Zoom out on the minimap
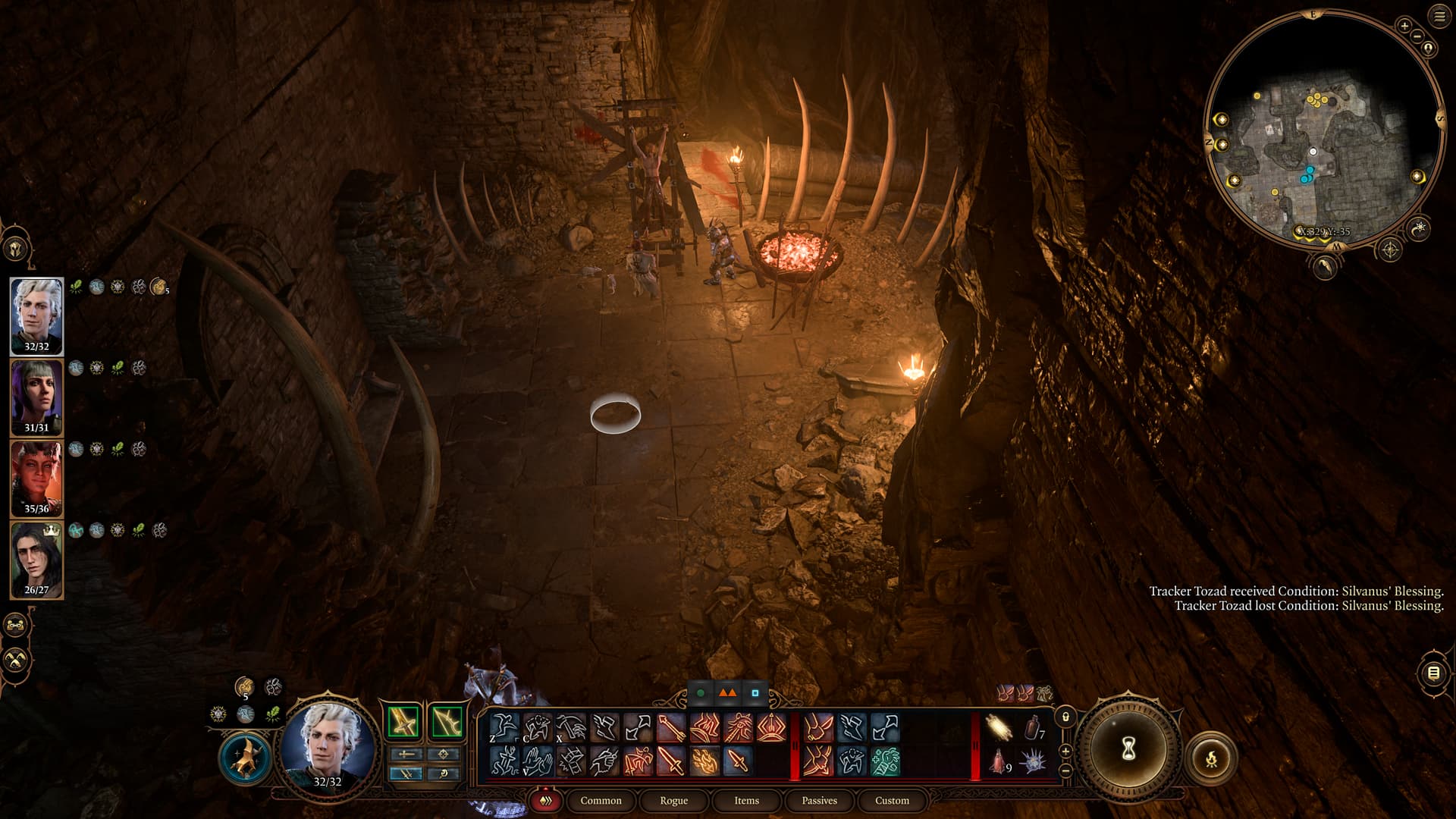The image size is (1456, 819). click(x=1417, y=36)
